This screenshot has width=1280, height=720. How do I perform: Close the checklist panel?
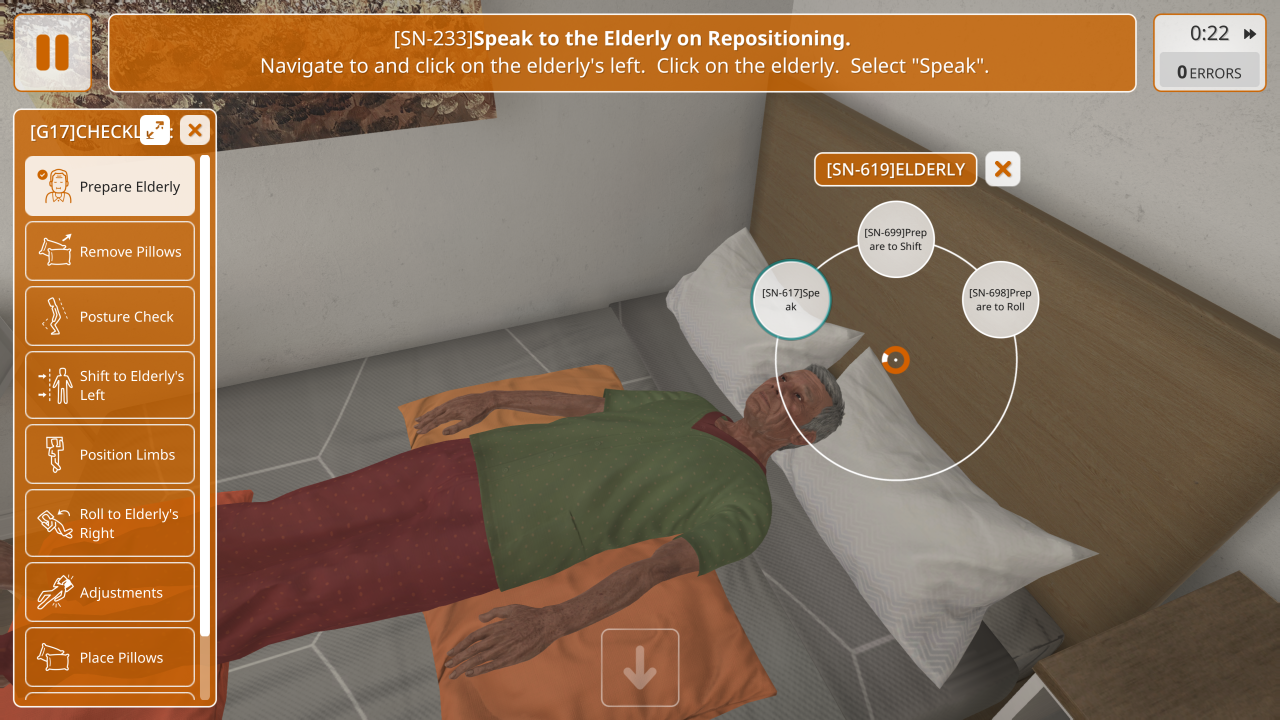pos(195,130)
